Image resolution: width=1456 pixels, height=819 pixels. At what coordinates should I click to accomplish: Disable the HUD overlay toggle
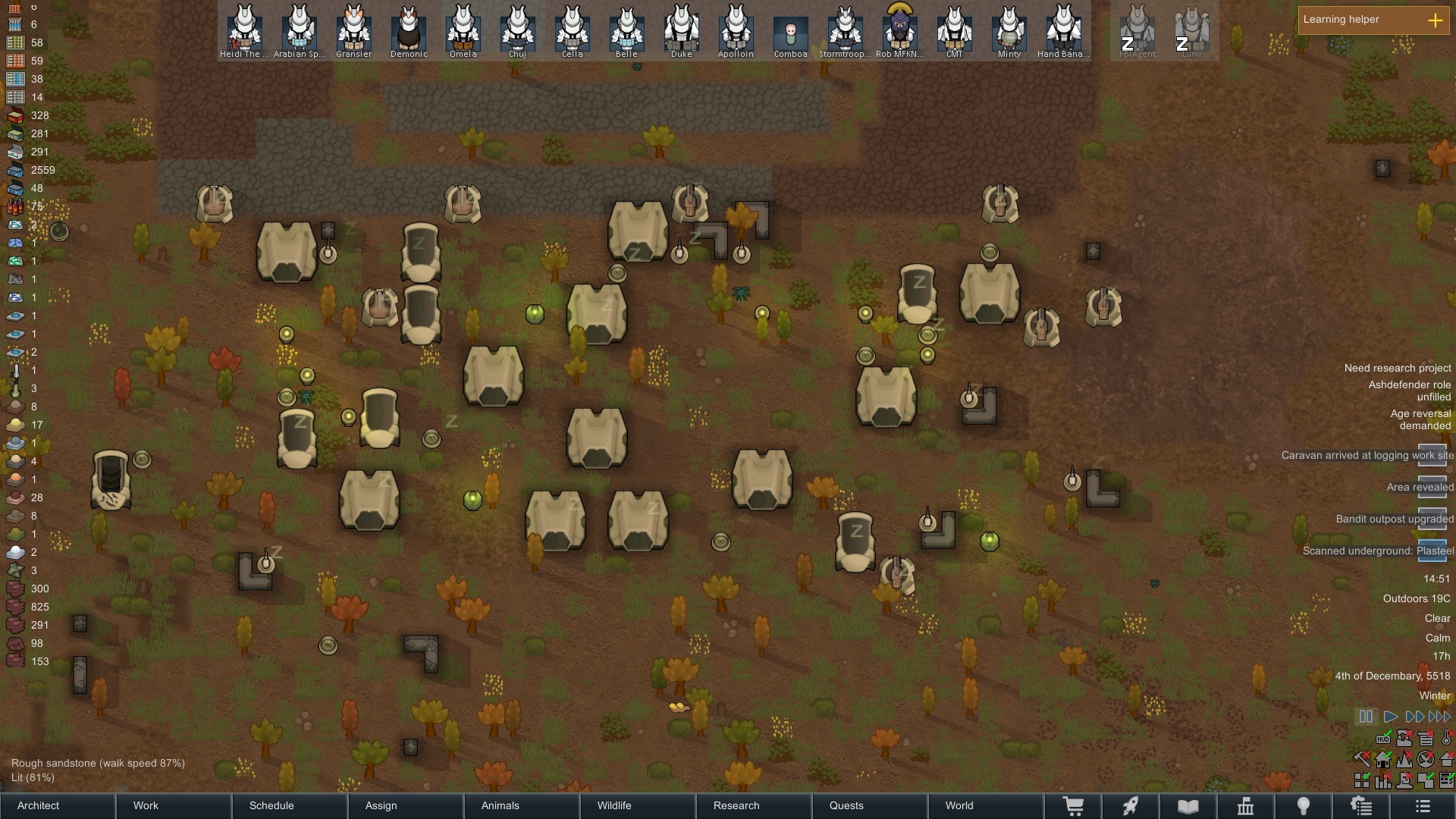point(1383,739)
